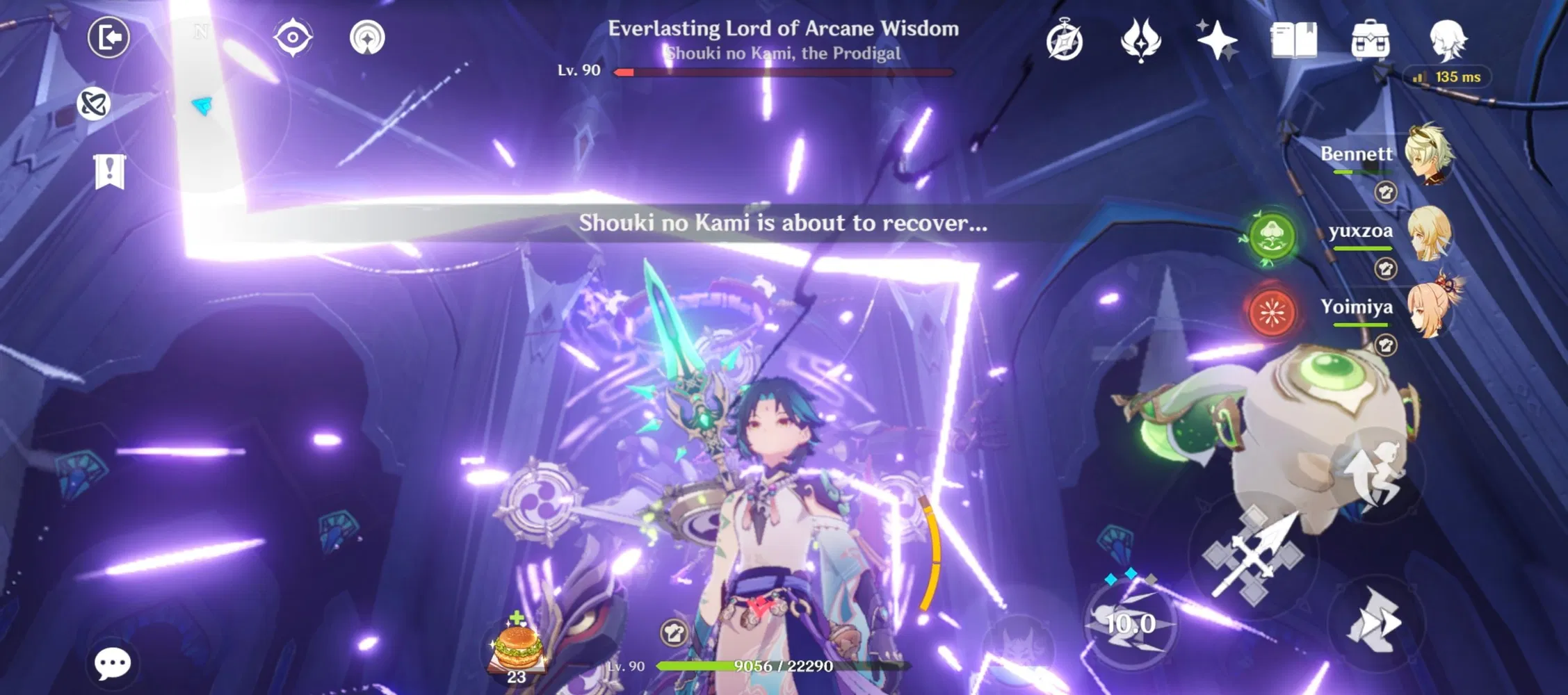Open Events via the star icon
Image resolution: width=1568 pixels, height=695 pixels.
click(1218, 40)
